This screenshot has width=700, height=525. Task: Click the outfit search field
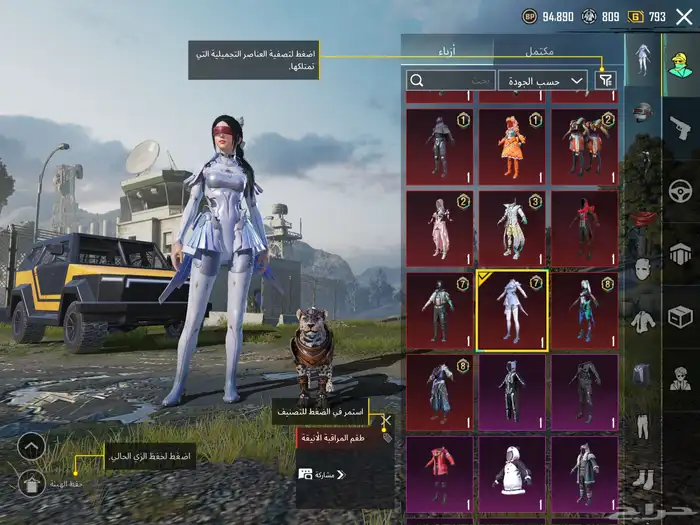pos(451,80)
